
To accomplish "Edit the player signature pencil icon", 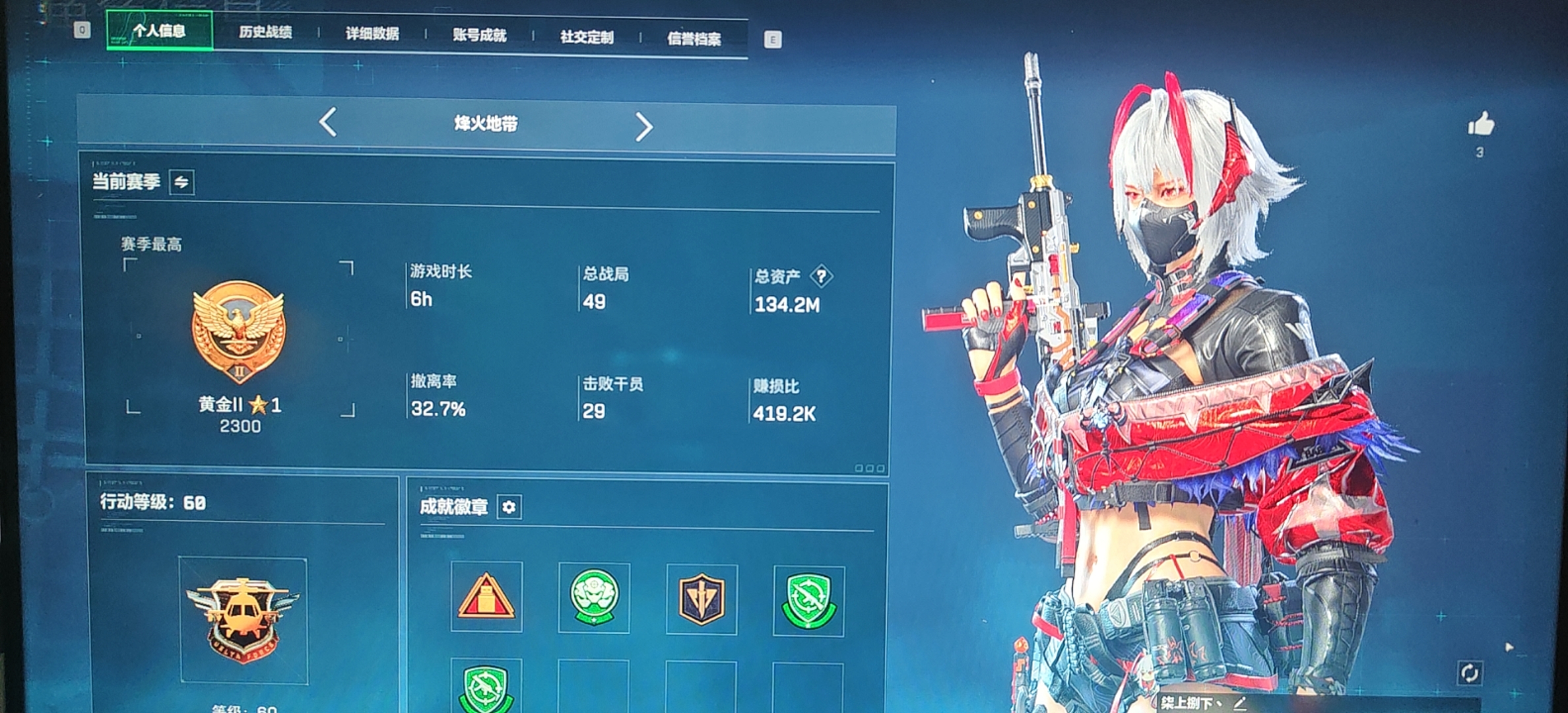I will pyautogui.click(x=1240, y=704).
